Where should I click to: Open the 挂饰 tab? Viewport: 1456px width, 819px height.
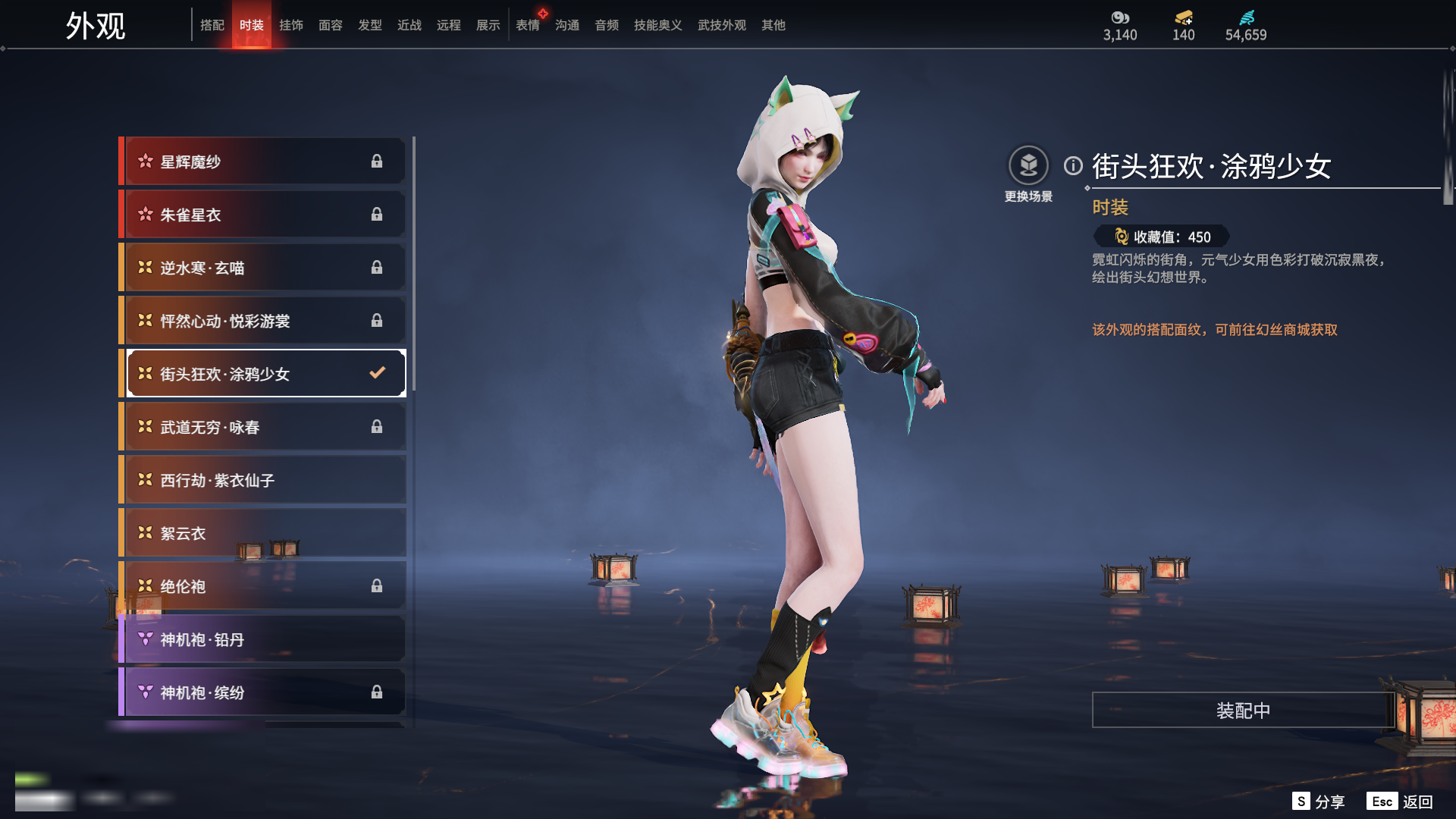(x=291, y=25)
